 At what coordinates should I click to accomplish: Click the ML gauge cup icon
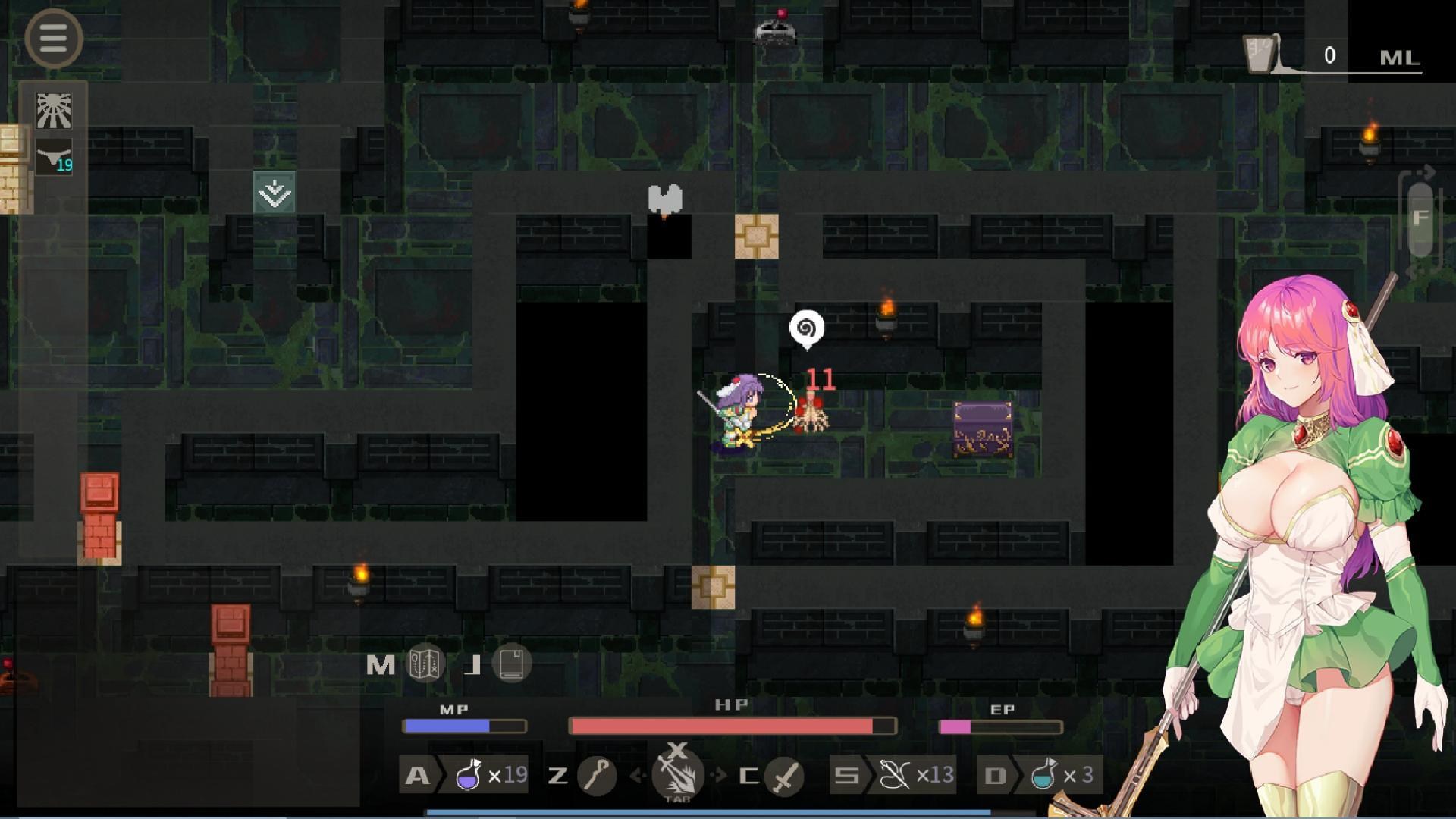pos(1260,55)
